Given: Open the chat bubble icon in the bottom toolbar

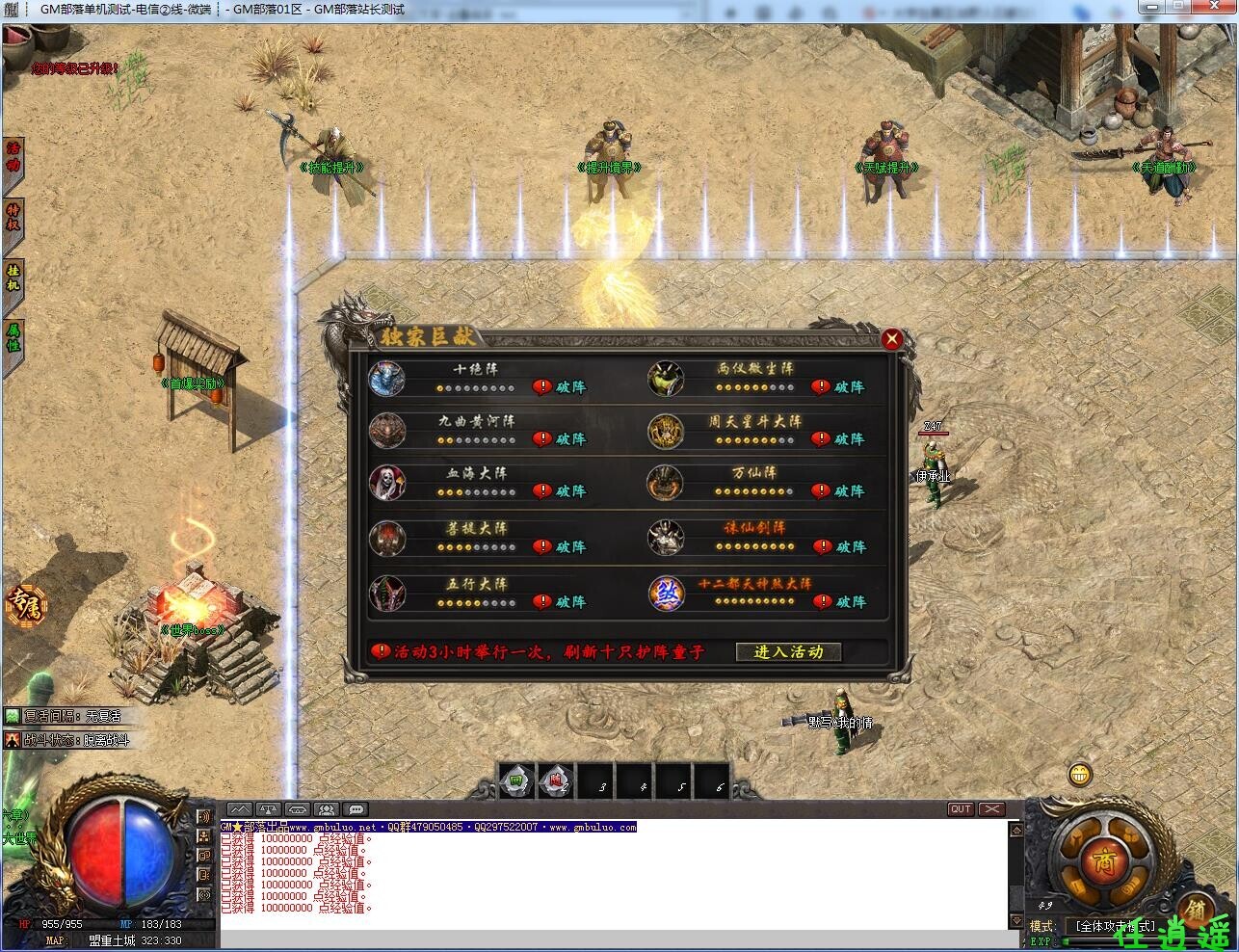Looking at the screenshot, I should coord(356,810).
